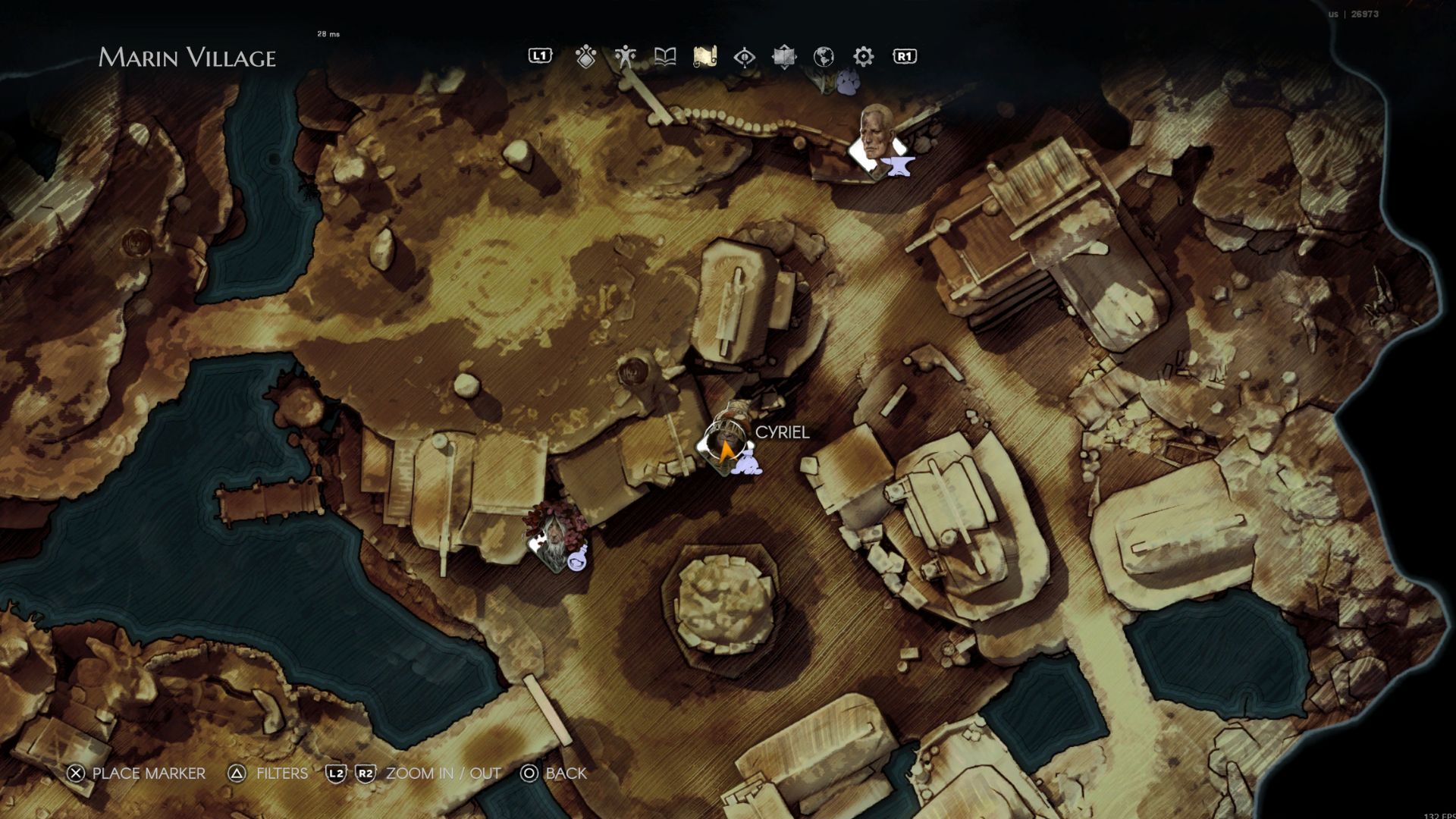
Task: Switch to the globe world tab
Action: (824, 57)
